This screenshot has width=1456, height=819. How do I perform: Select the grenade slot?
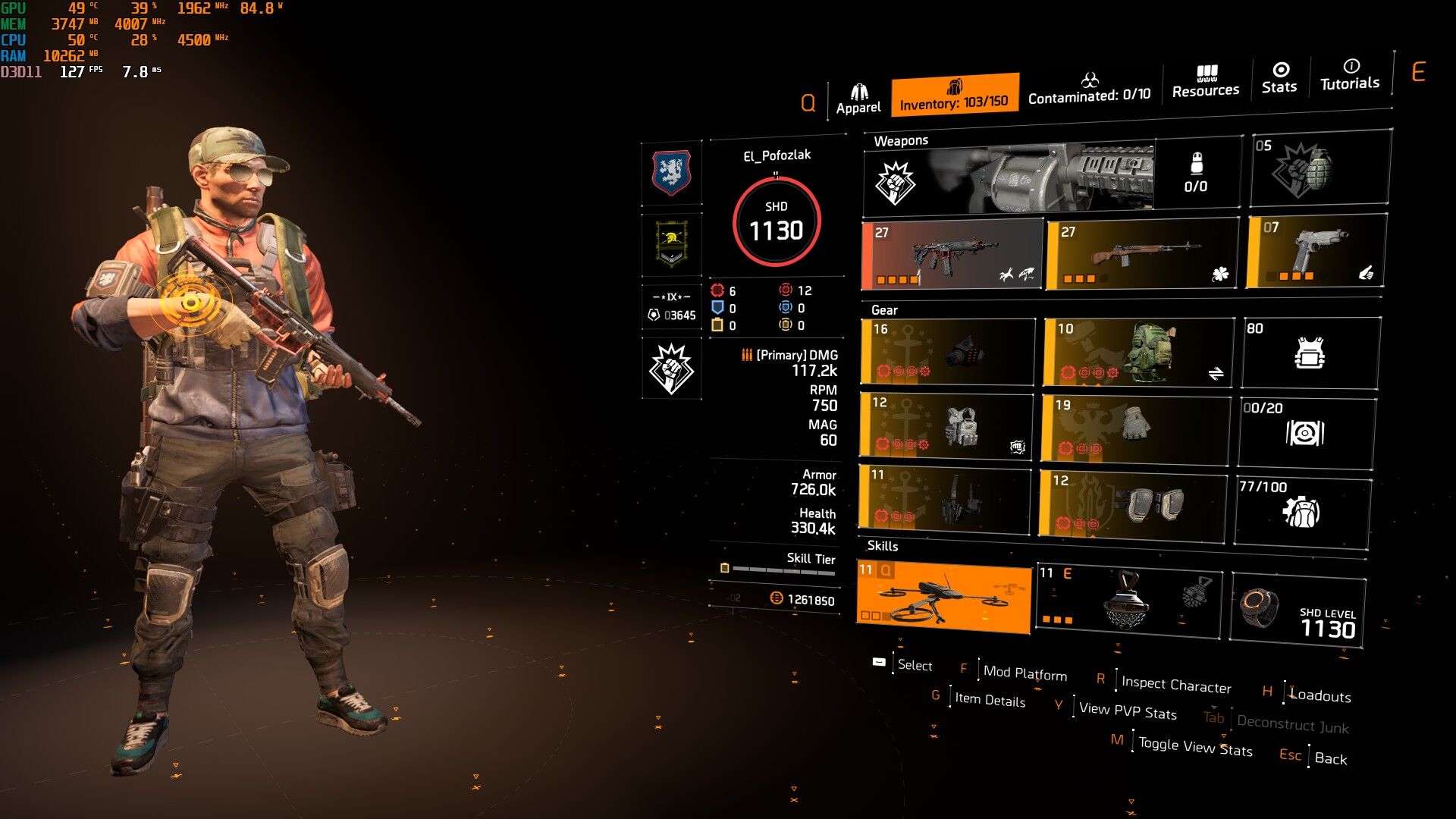pyautogui.click(x=1319, y=168)
